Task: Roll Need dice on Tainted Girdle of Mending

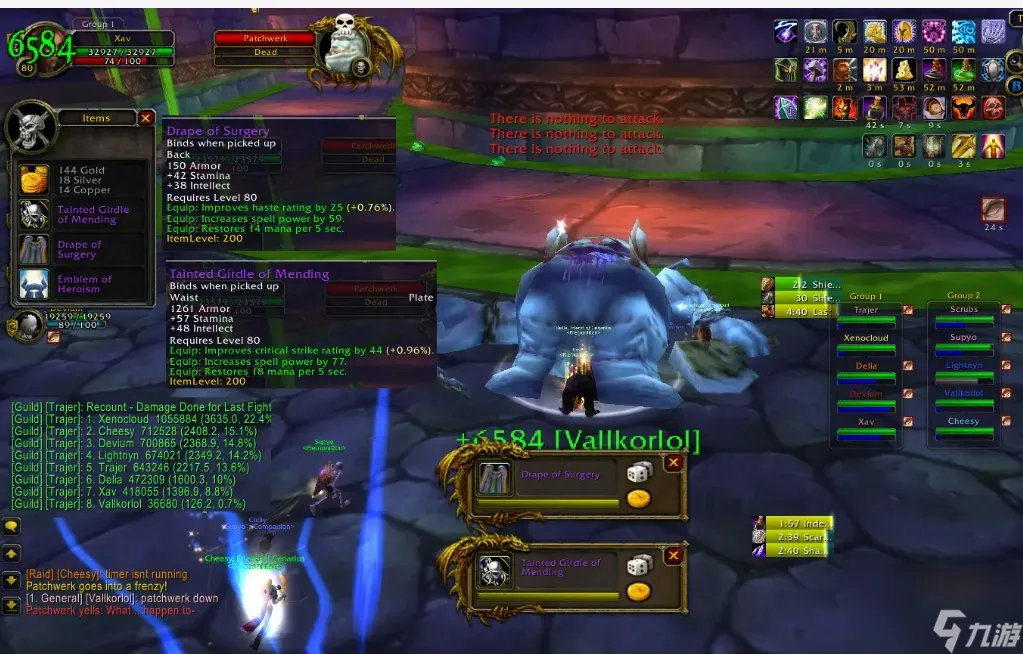Action: point(639,566)
